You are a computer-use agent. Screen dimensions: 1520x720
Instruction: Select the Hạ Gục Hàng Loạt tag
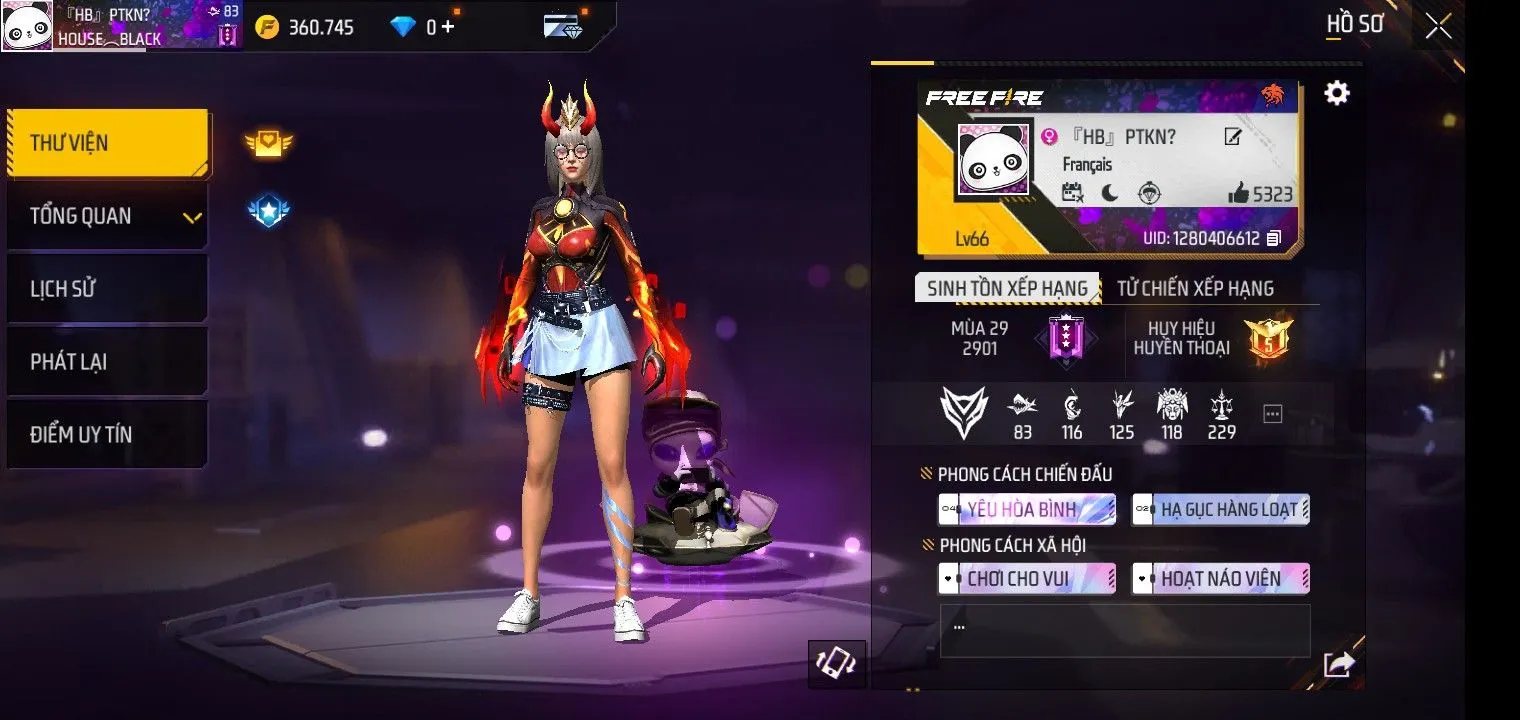[1221, 510]
